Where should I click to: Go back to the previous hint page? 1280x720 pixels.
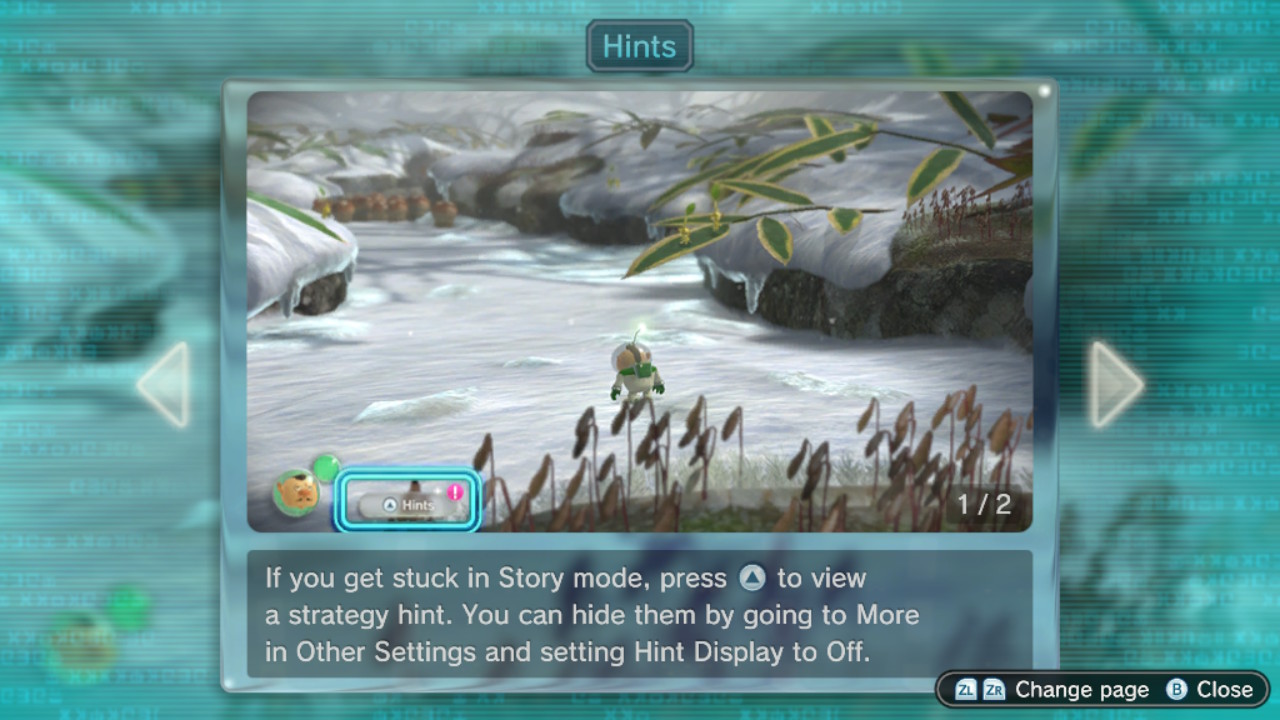point(163,385)
